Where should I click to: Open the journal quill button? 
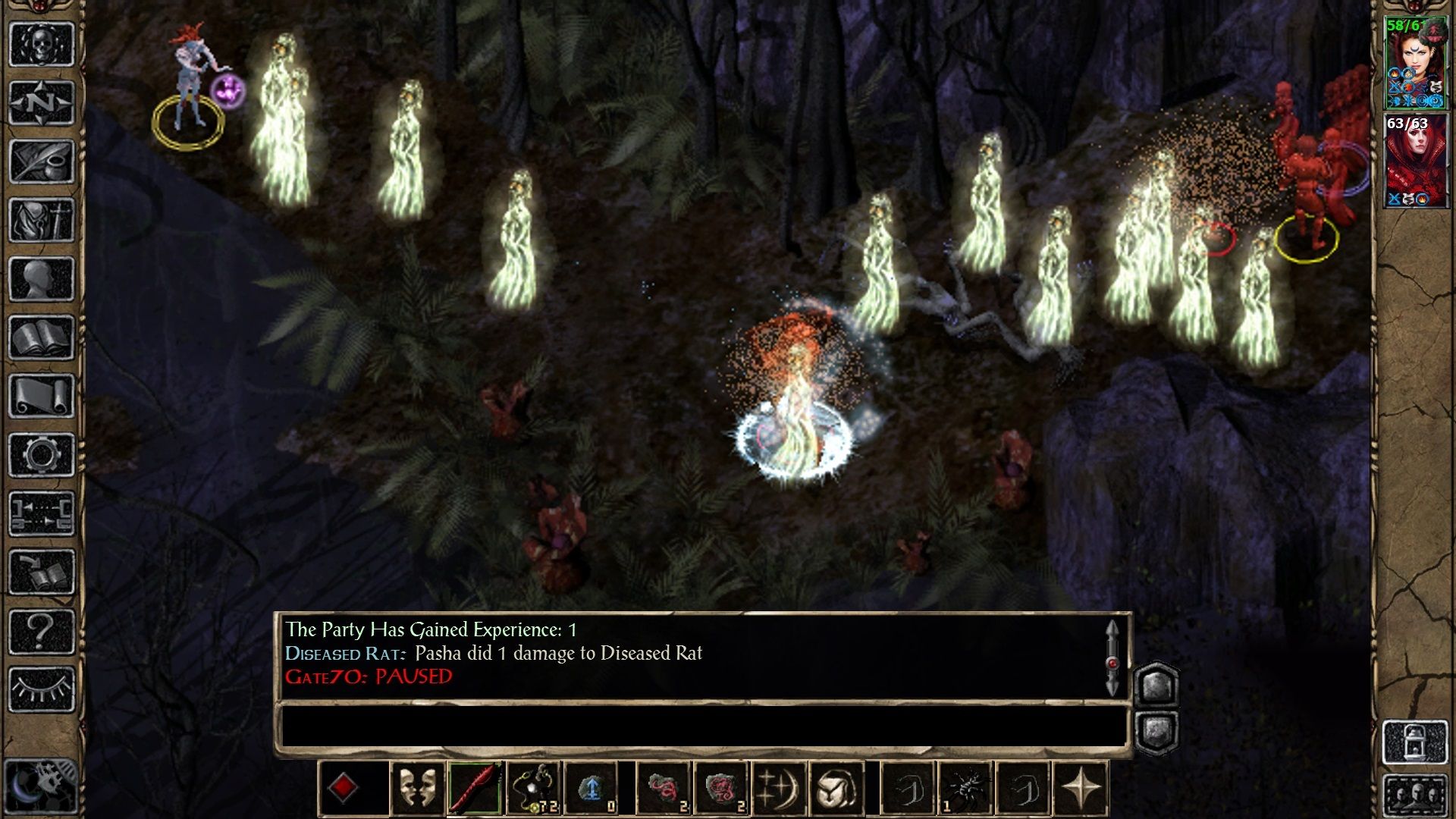click(41, 161)
